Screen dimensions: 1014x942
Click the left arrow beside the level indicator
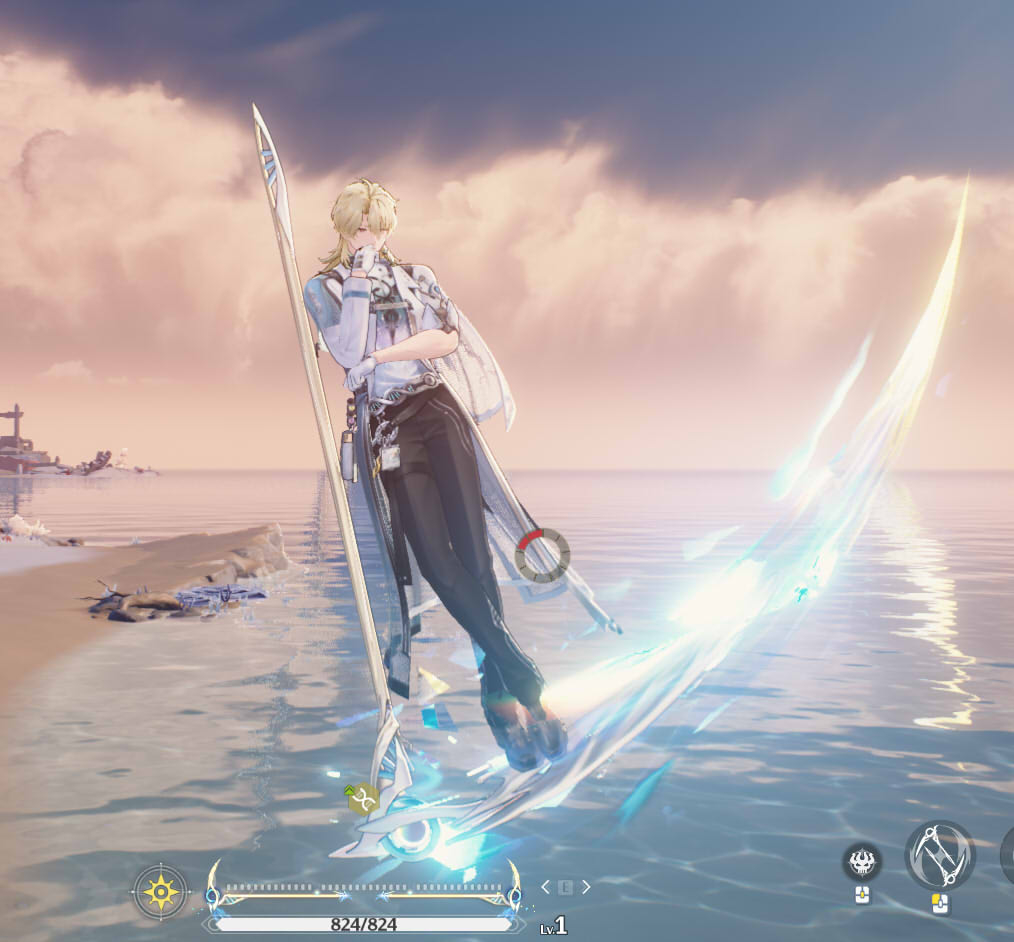coord(545,887)
